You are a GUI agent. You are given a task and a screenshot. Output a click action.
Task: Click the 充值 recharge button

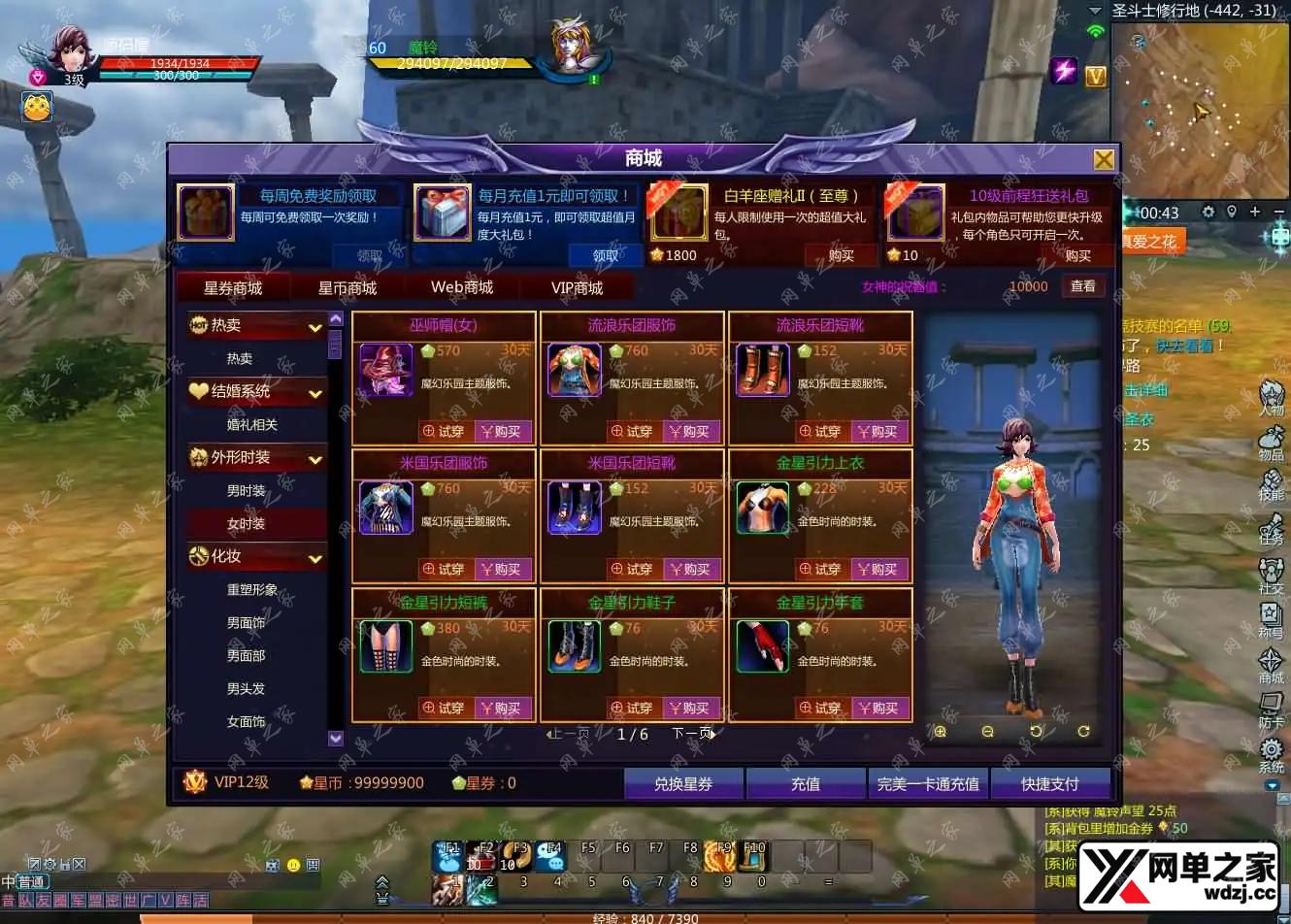coord(806,784)
